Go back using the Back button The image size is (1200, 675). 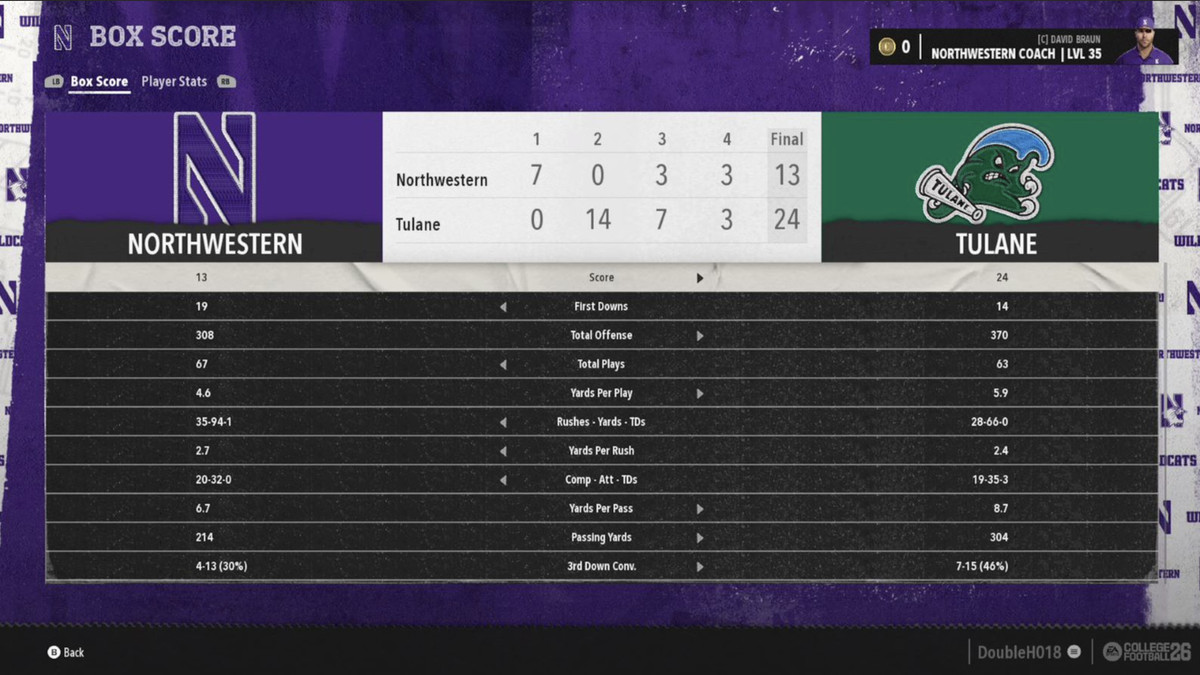[x=66, y=652]
